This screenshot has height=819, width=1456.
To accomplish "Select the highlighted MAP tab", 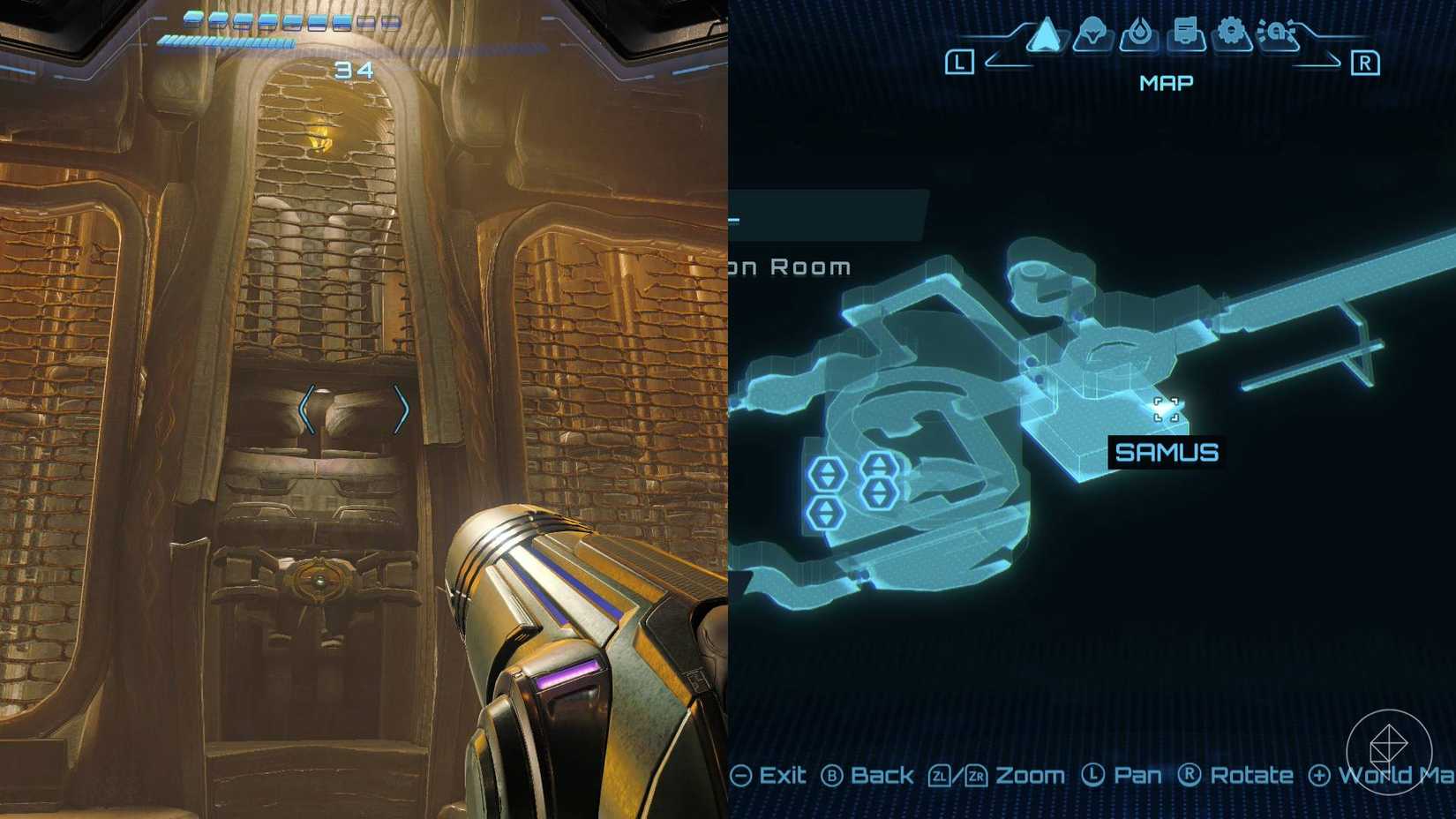I will pyautogui.click(x=1167, y=82).
